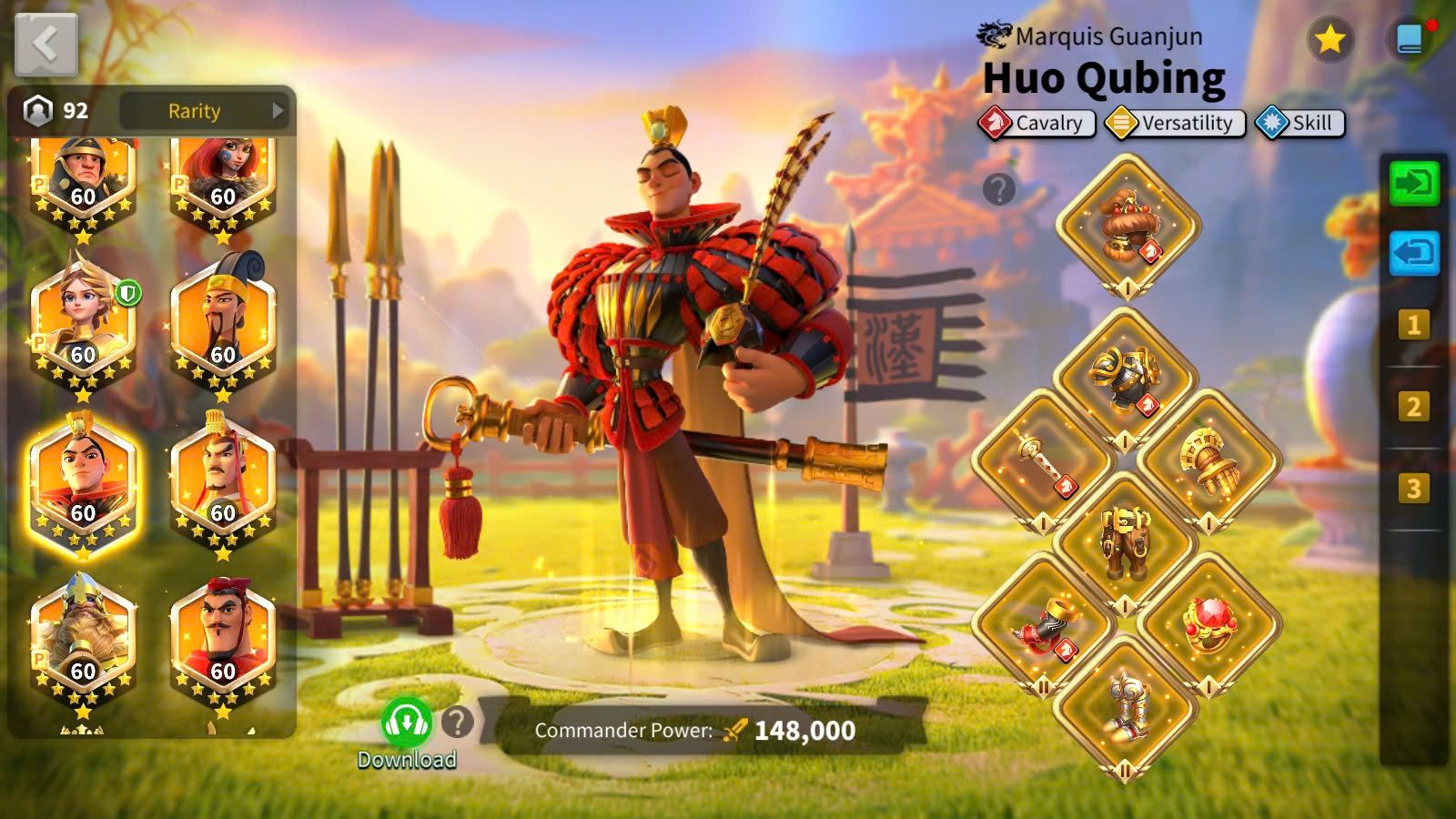Go back using the arrow button
This screenshot has width=1456, height=819.
[x=45, y=45]
